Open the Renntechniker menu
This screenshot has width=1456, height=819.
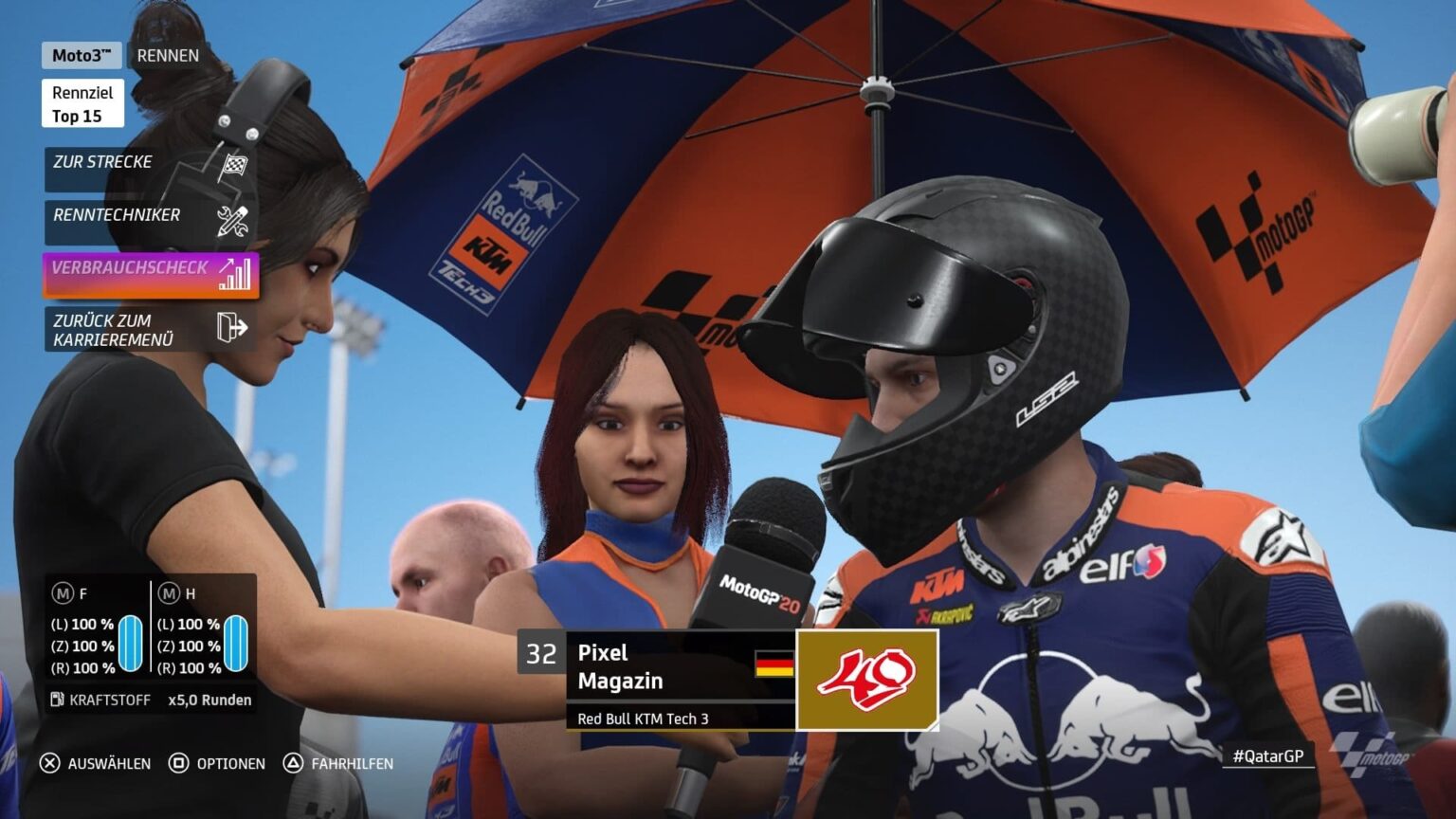click(149, 221)
